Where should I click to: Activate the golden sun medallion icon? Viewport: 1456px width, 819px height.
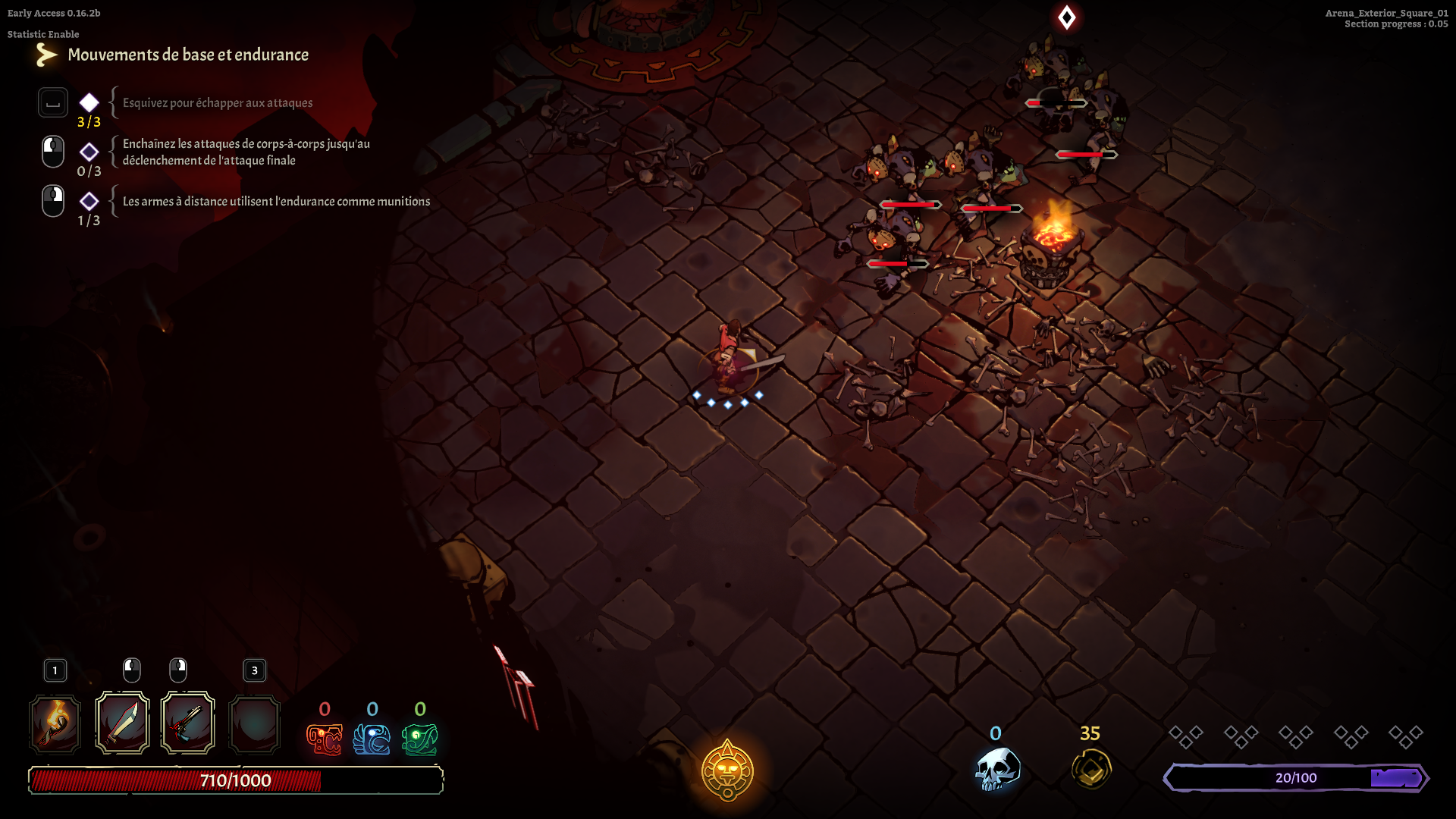coord(727,771)
